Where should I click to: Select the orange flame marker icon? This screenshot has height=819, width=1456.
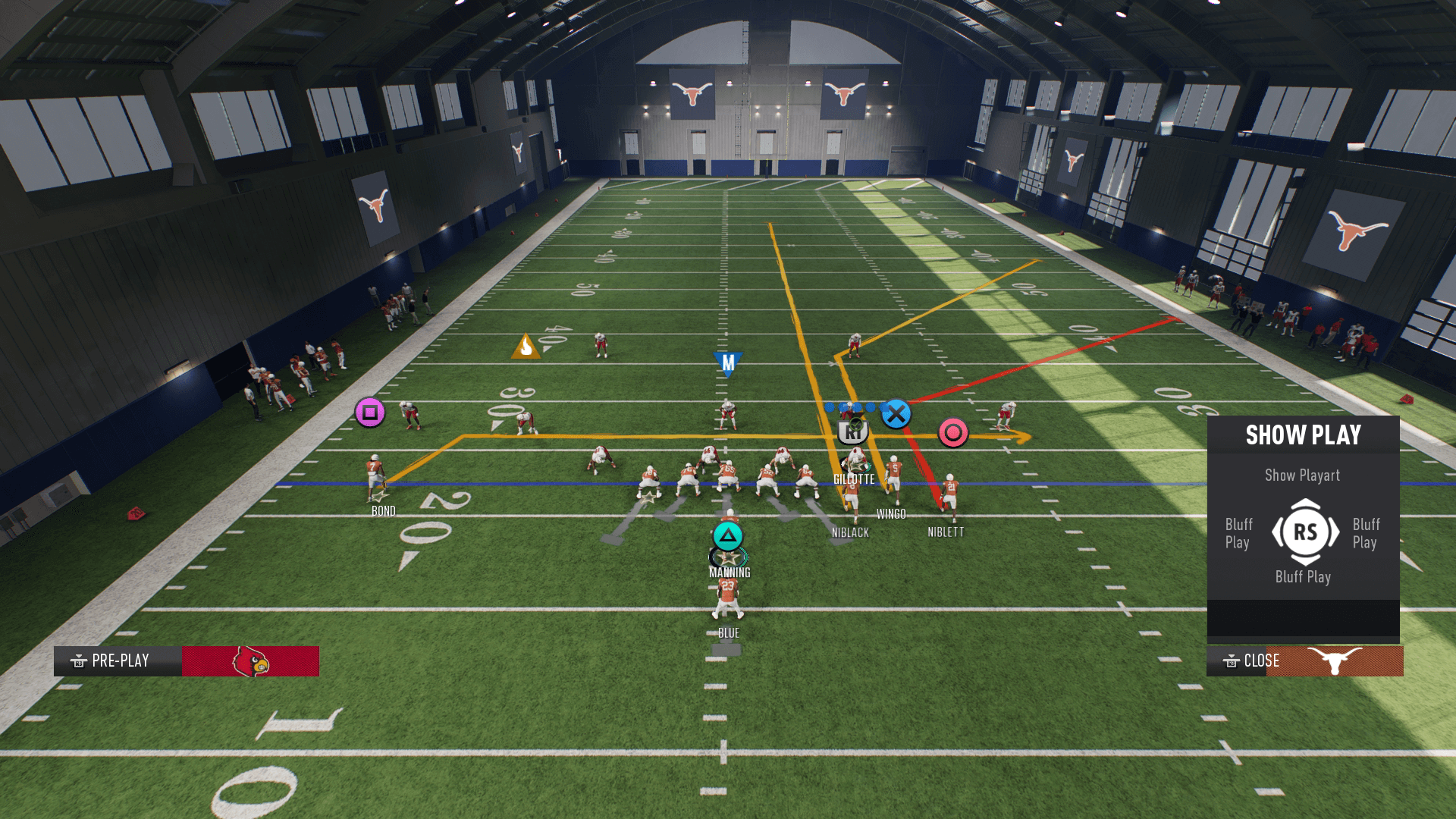(x=526, y=347)
